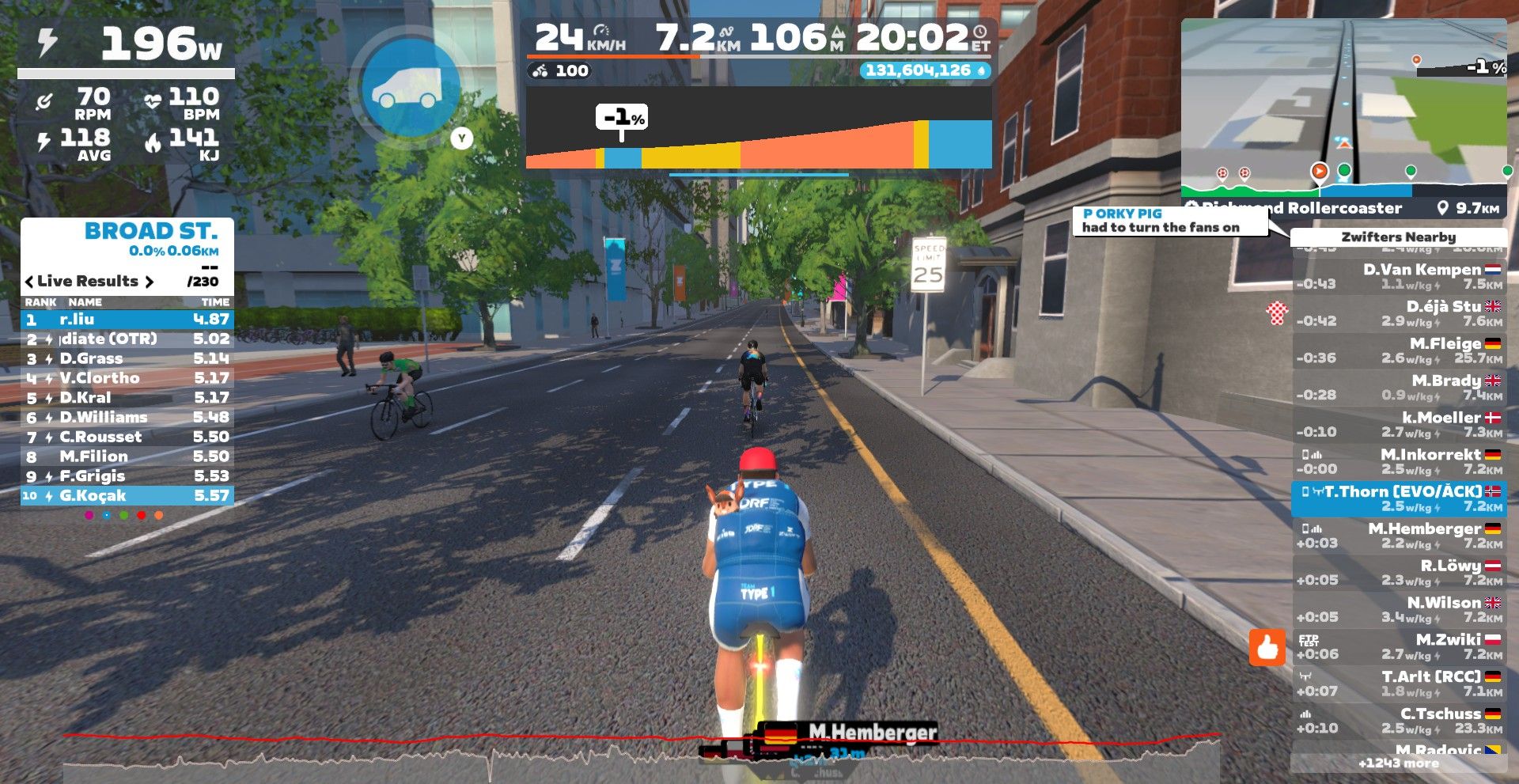The height and width of the screenshot is (784, 1519).
Task: Pick k.Moeller in the riders list
Action: click(1399, 424)
